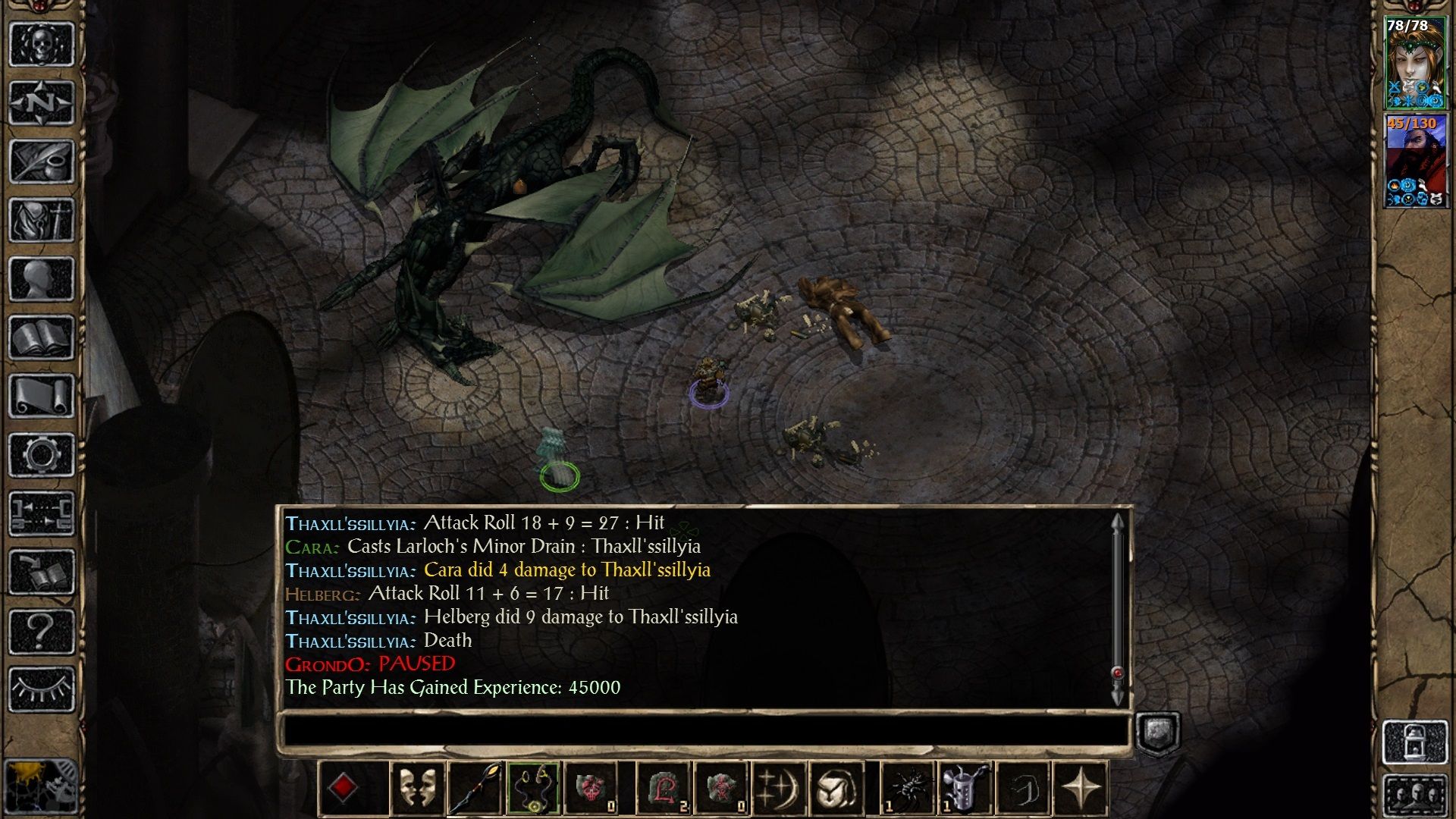Open the priest scroll button
The width and height of the screenshot is (1456, 819).
point(42,396)
